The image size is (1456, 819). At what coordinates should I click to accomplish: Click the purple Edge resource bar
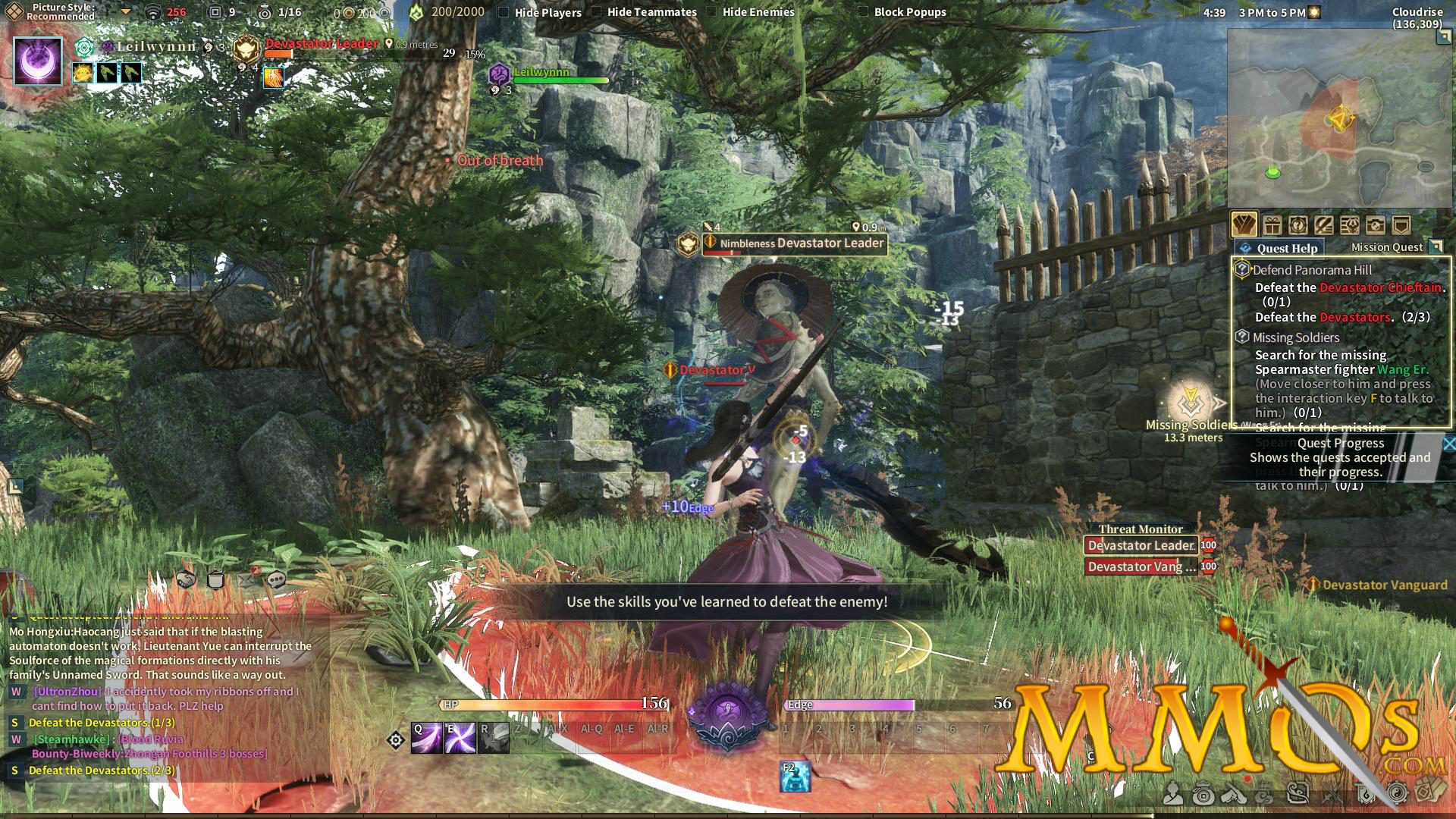click(x=849, y=705)
